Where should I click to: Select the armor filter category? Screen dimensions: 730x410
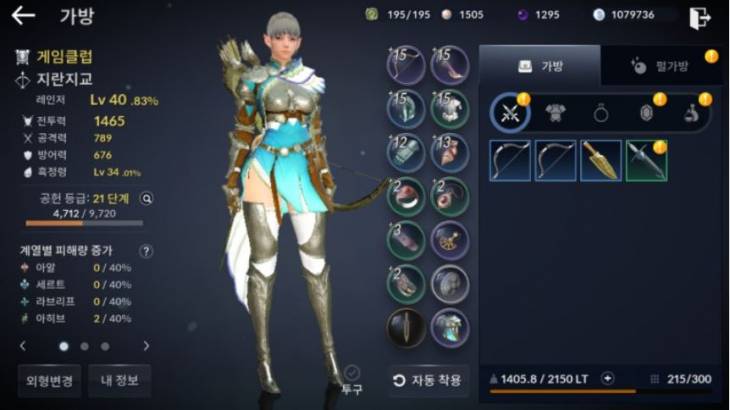point(555,113)
